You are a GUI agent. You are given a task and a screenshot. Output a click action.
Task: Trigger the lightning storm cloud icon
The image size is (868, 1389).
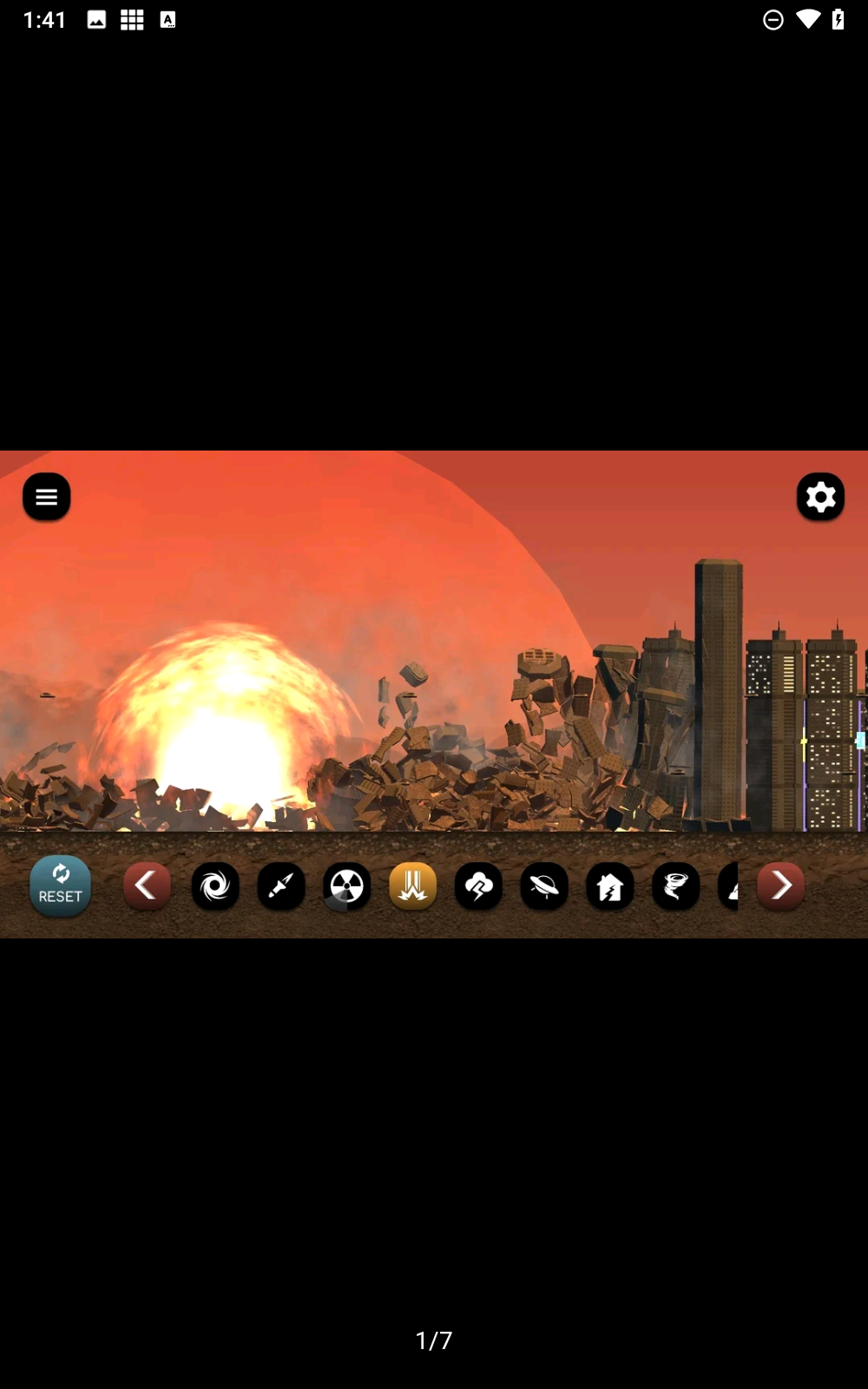[478, 886]
